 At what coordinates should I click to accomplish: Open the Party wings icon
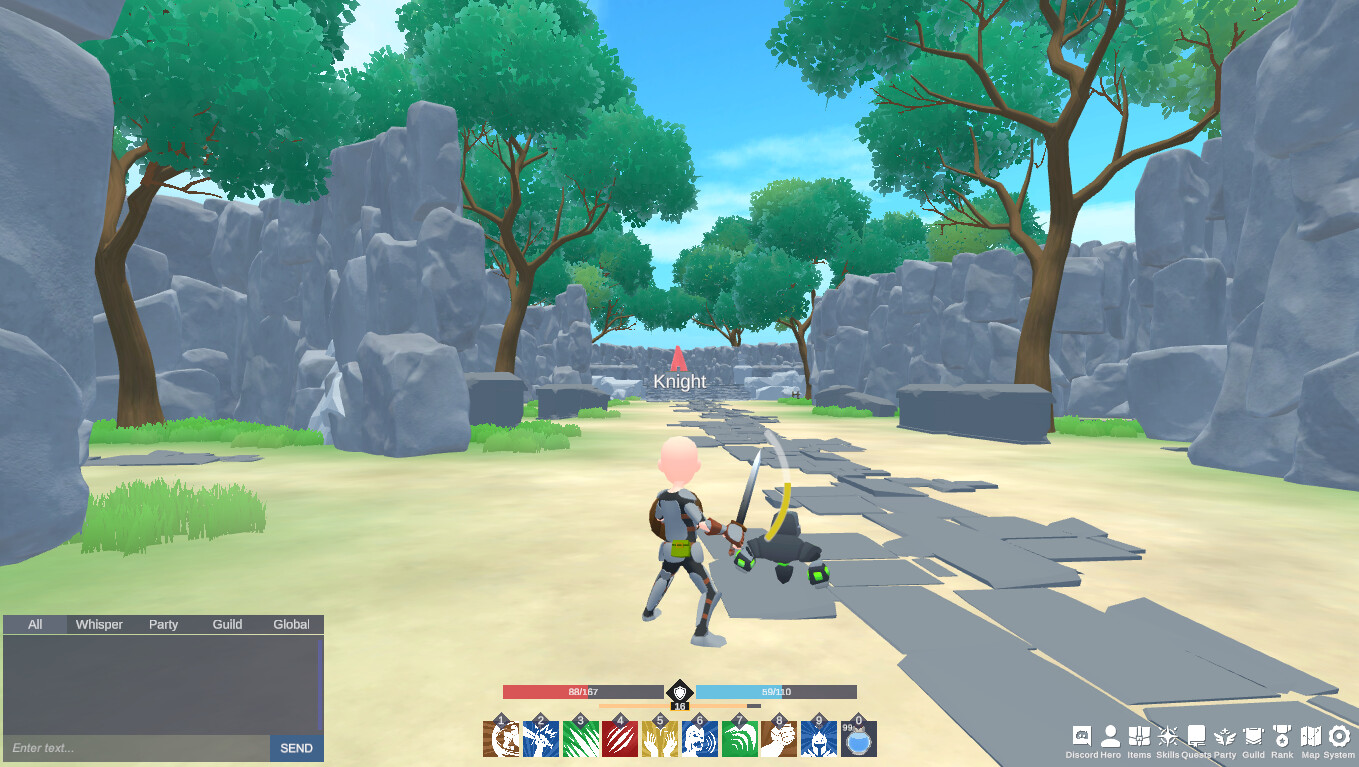coord(1224,736)
